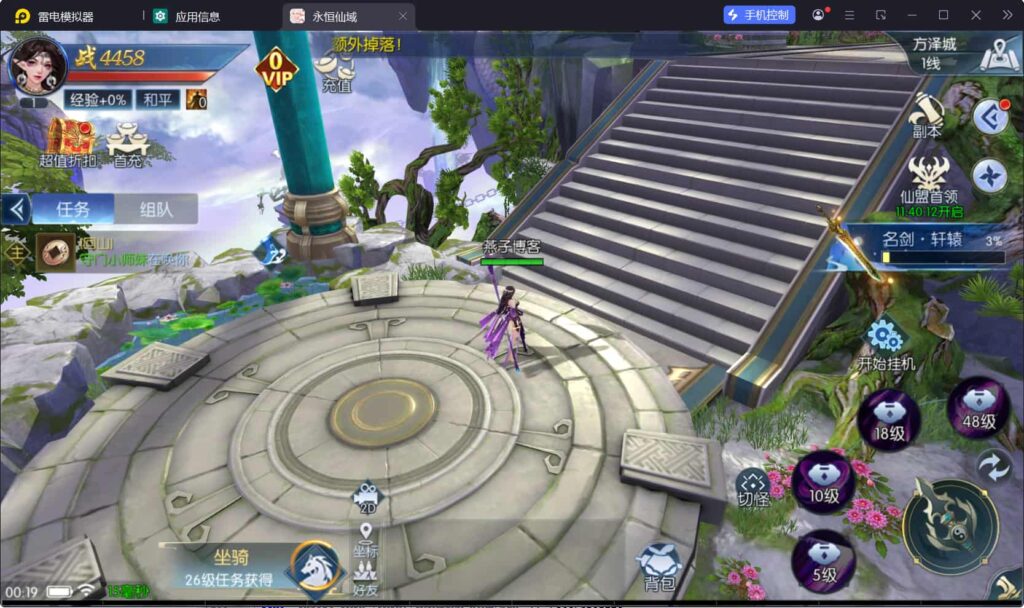Open the 副本 dungeon menu
The height and width of the screenshot is (608, 1024).
click(x=927, y=115)
